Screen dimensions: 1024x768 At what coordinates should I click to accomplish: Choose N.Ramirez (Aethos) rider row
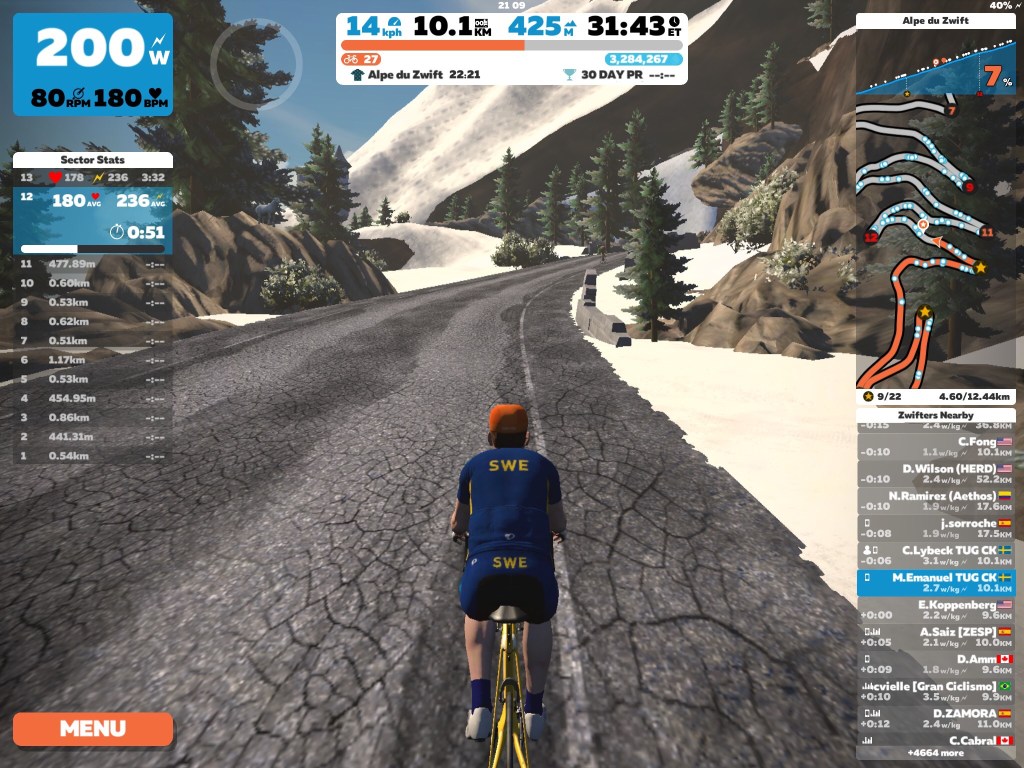[935, 500]
